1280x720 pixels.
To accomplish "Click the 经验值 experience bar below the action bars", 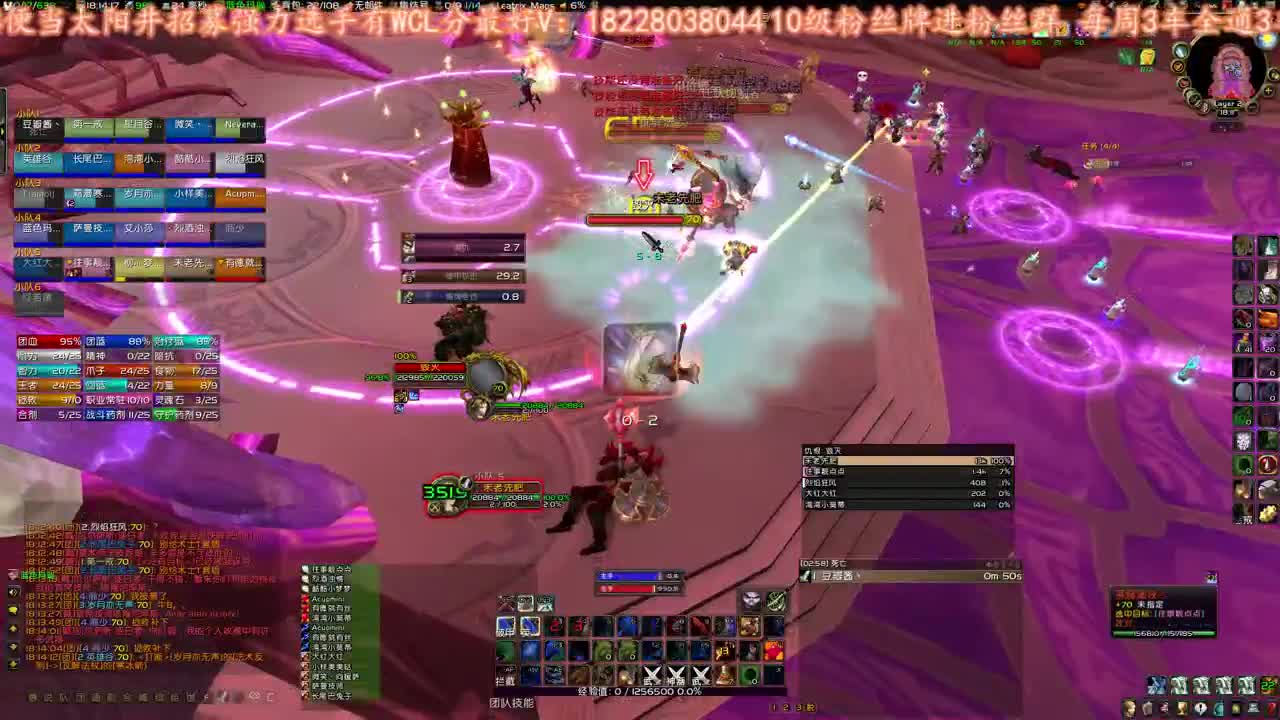I will pos(640,692).
